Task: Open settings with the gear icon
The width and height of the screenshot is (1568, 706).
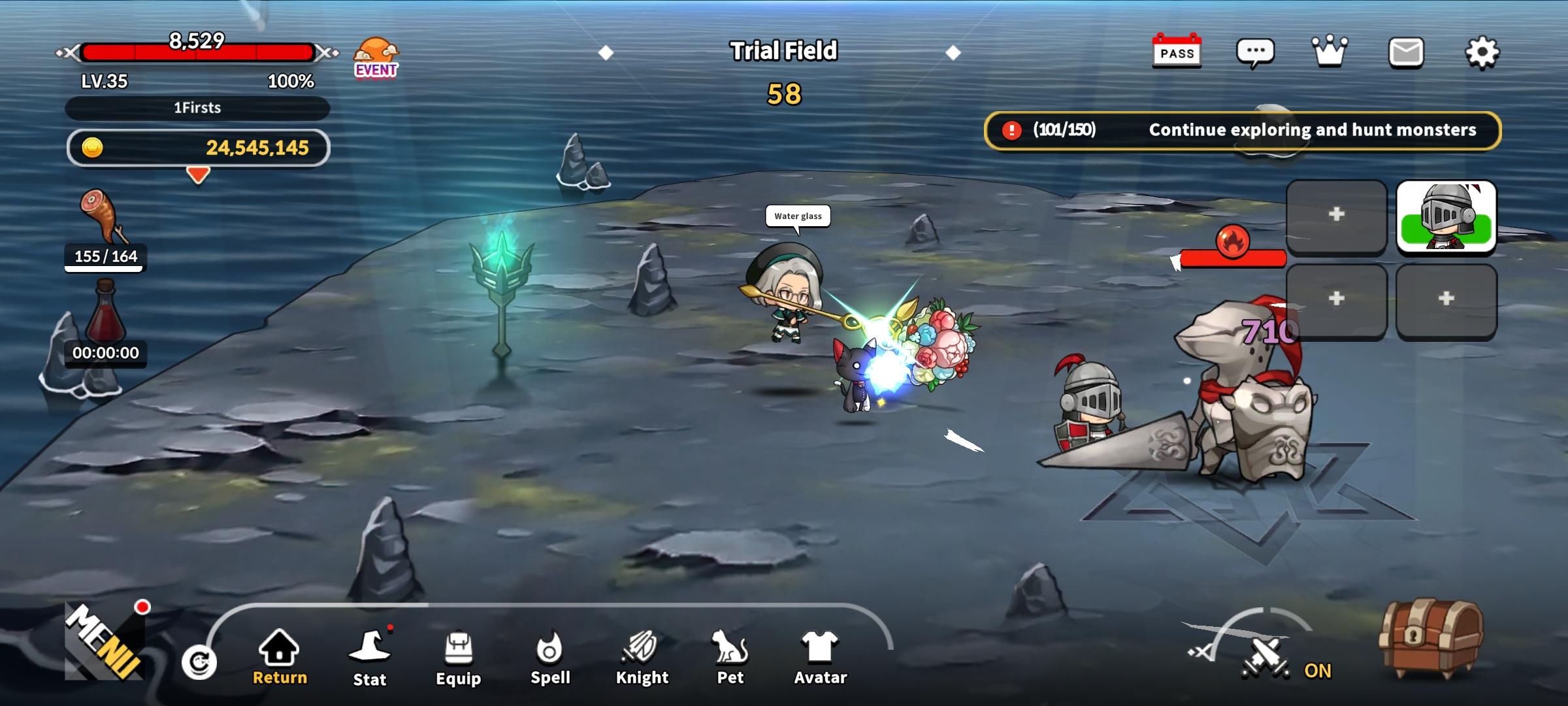Action: 1482,52
